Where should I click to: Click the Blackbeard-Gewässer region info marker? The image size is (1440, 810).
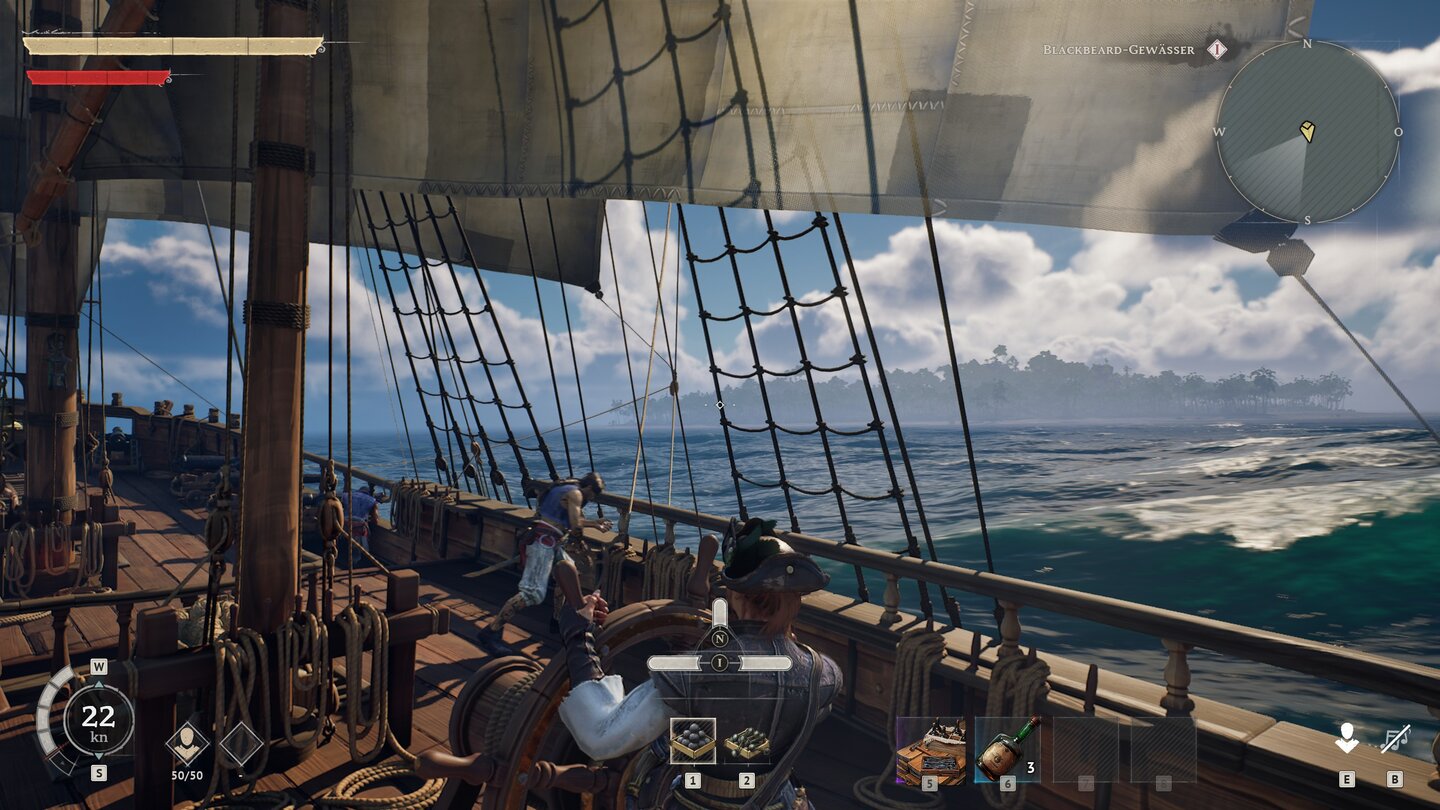tap(1216, 49)
